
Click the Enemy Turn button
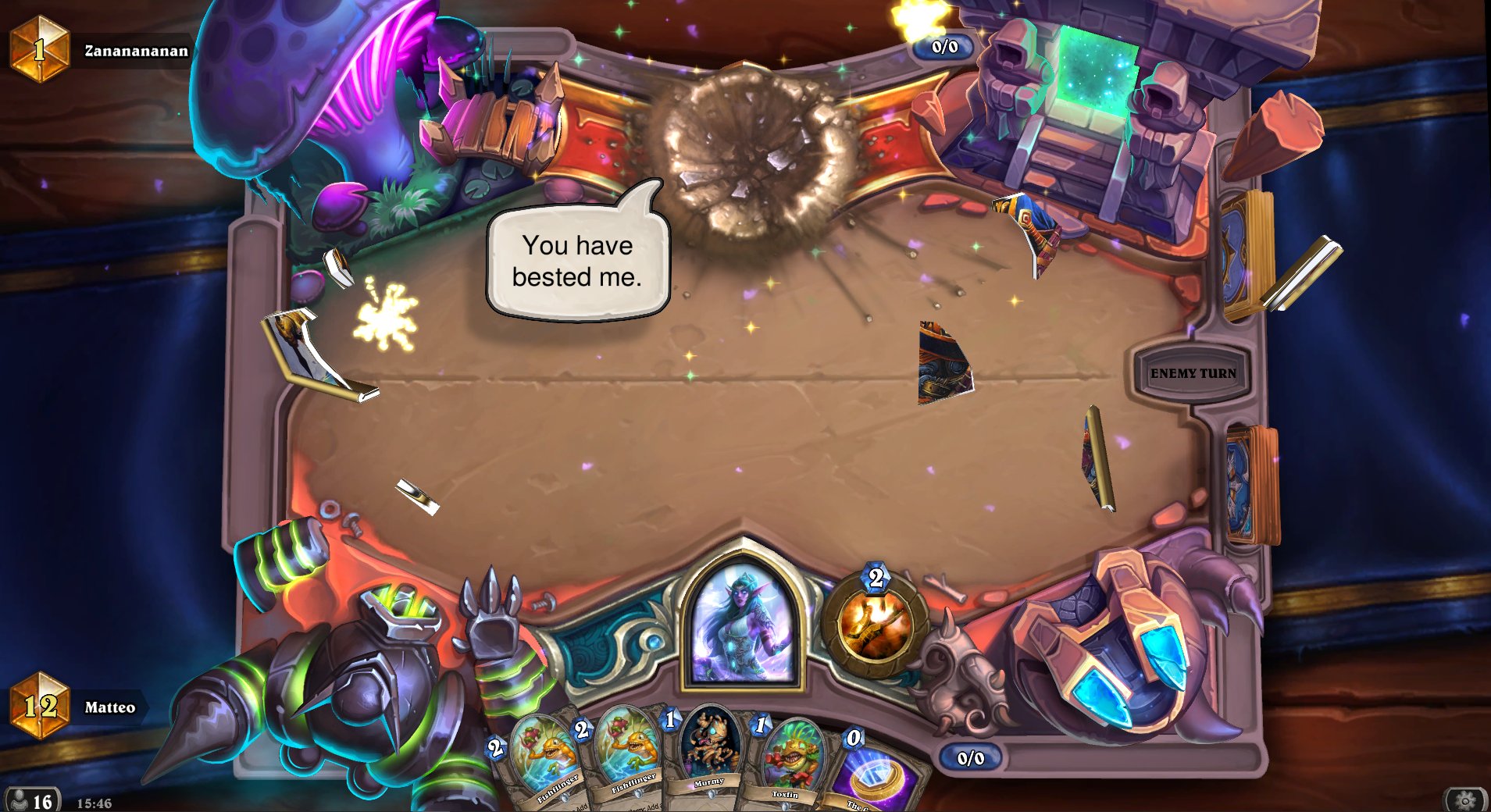pyautogui.click(x=1193, y=374)
